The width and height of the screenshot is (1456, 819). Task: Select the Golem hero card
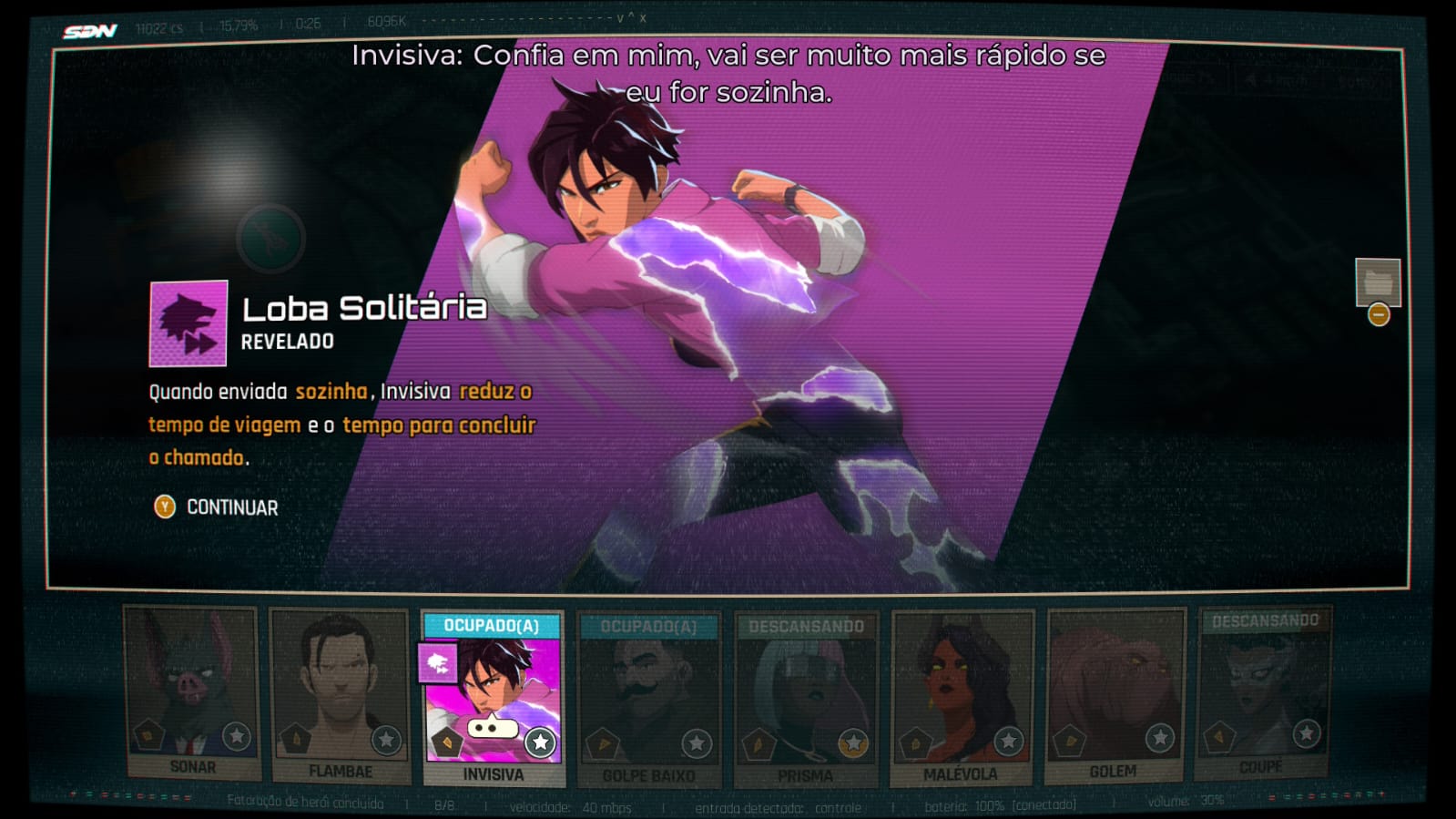click(1115, 696)
